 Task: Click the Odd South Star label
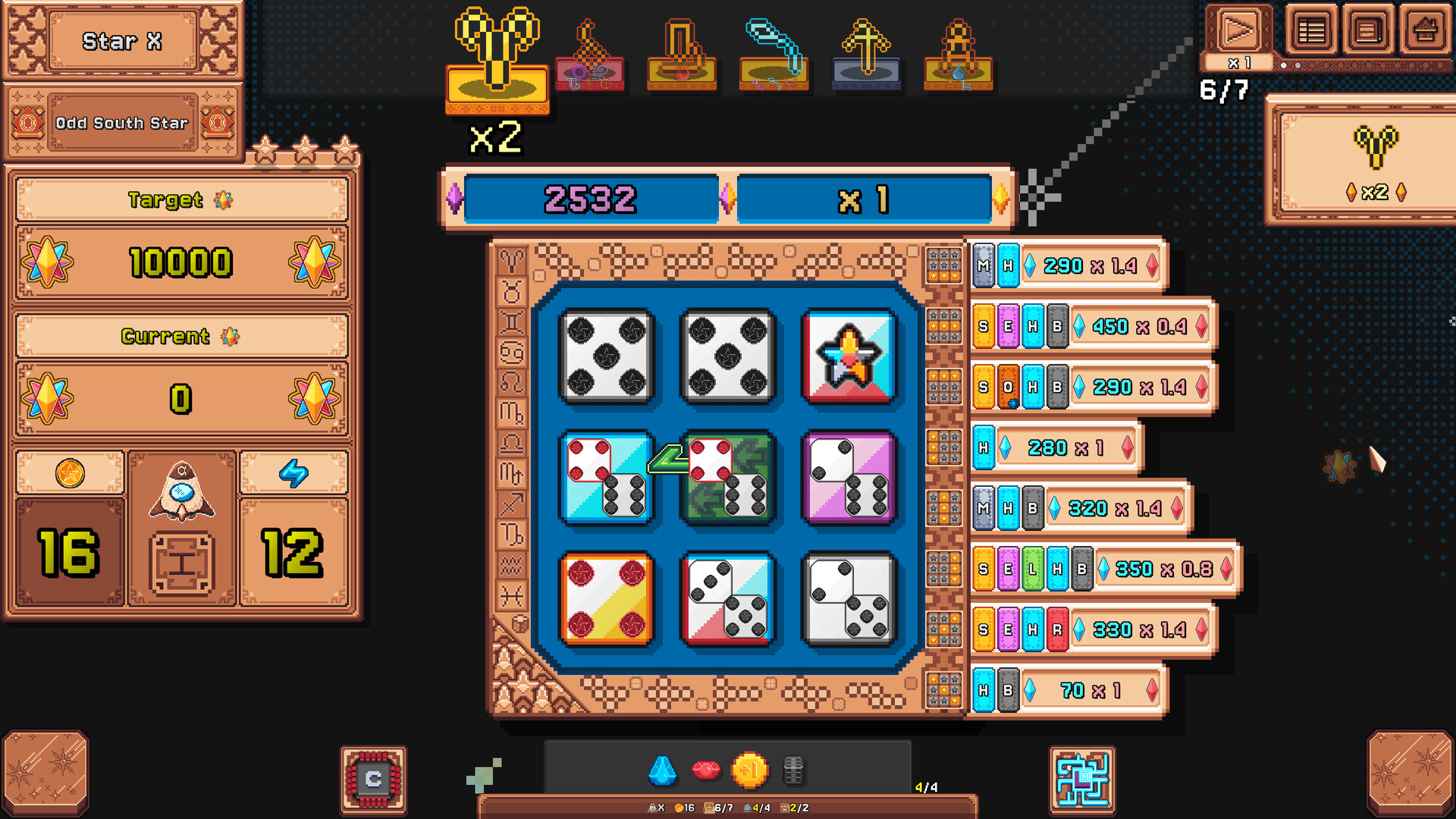click(122, 123)
